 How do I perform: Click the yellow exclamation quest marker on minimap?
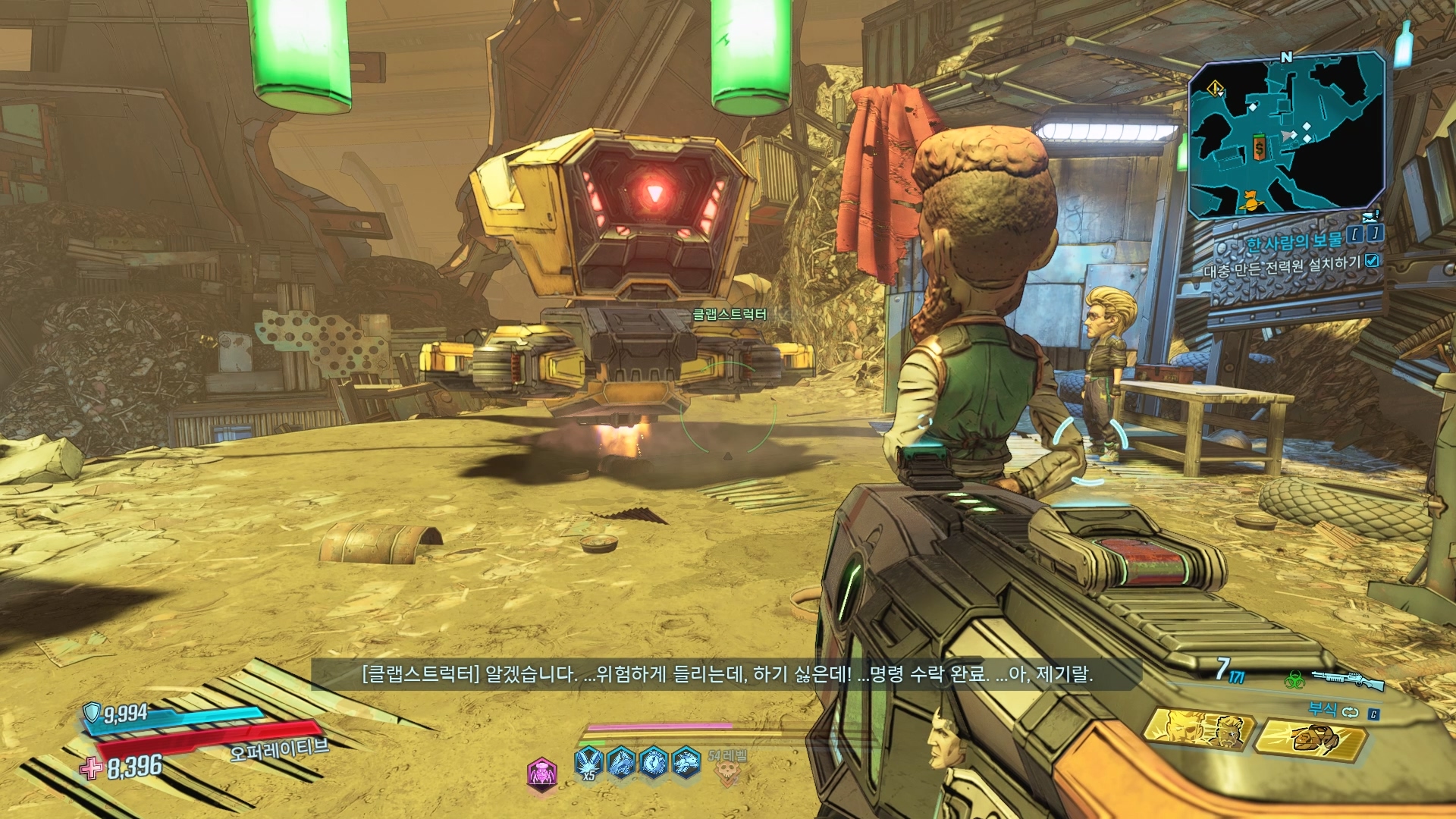point(1216,89)
